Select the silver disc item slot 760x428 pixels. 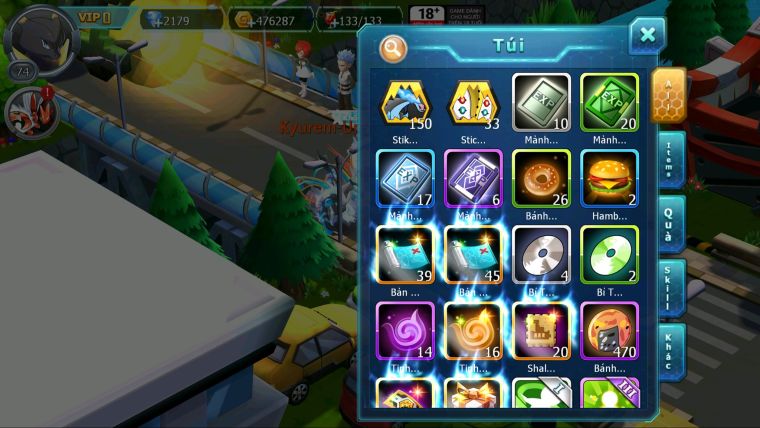541,254
